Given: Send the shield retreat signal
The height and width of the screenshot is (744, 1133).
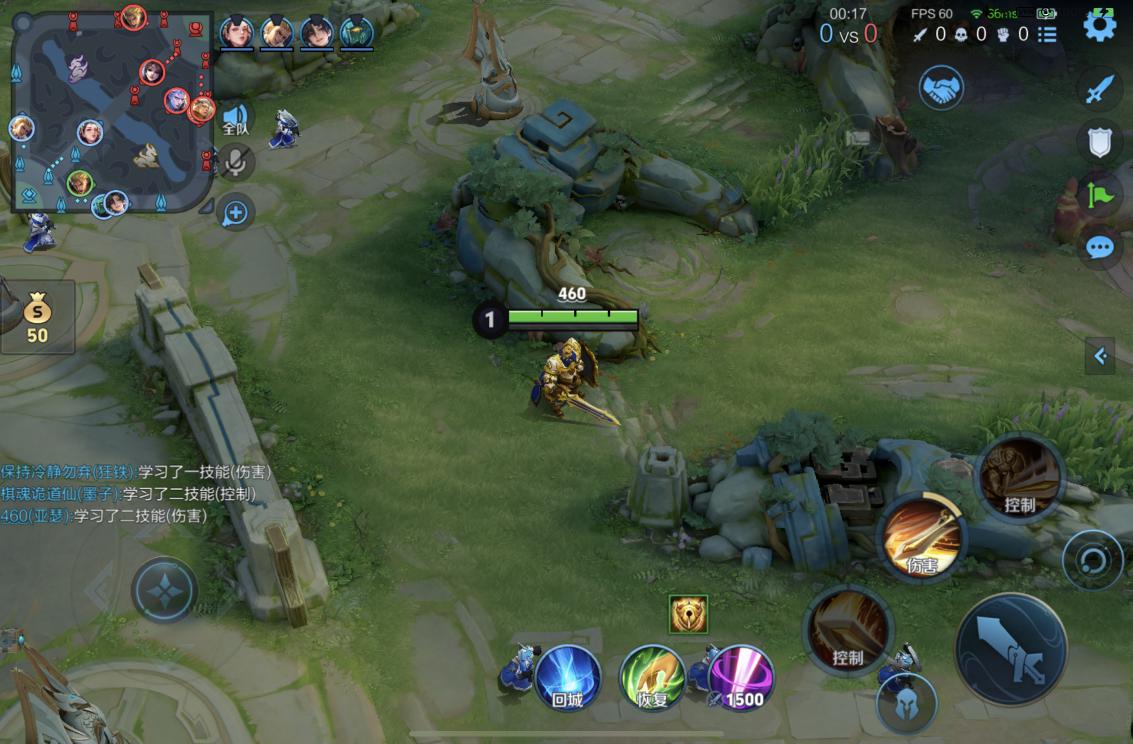Looking at the screenshot, I should pyautogui.click(x=1099, y=142).
